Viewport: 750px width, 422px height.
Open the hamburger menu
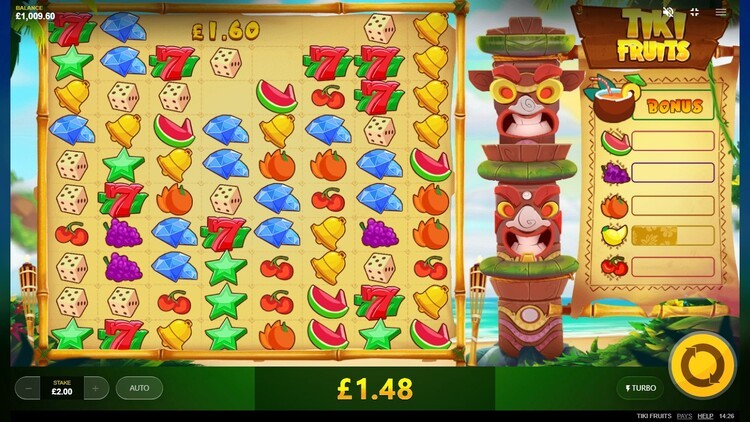pyautogui.click(x=721, y=12)
